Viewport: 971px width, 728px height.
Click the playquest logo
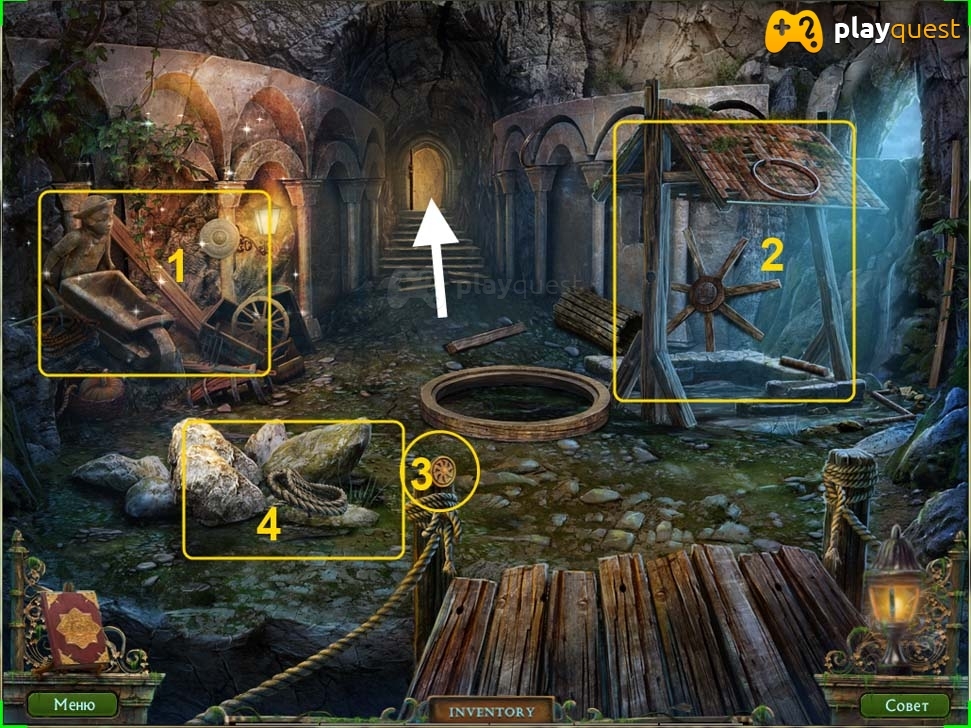pos(862,33)
